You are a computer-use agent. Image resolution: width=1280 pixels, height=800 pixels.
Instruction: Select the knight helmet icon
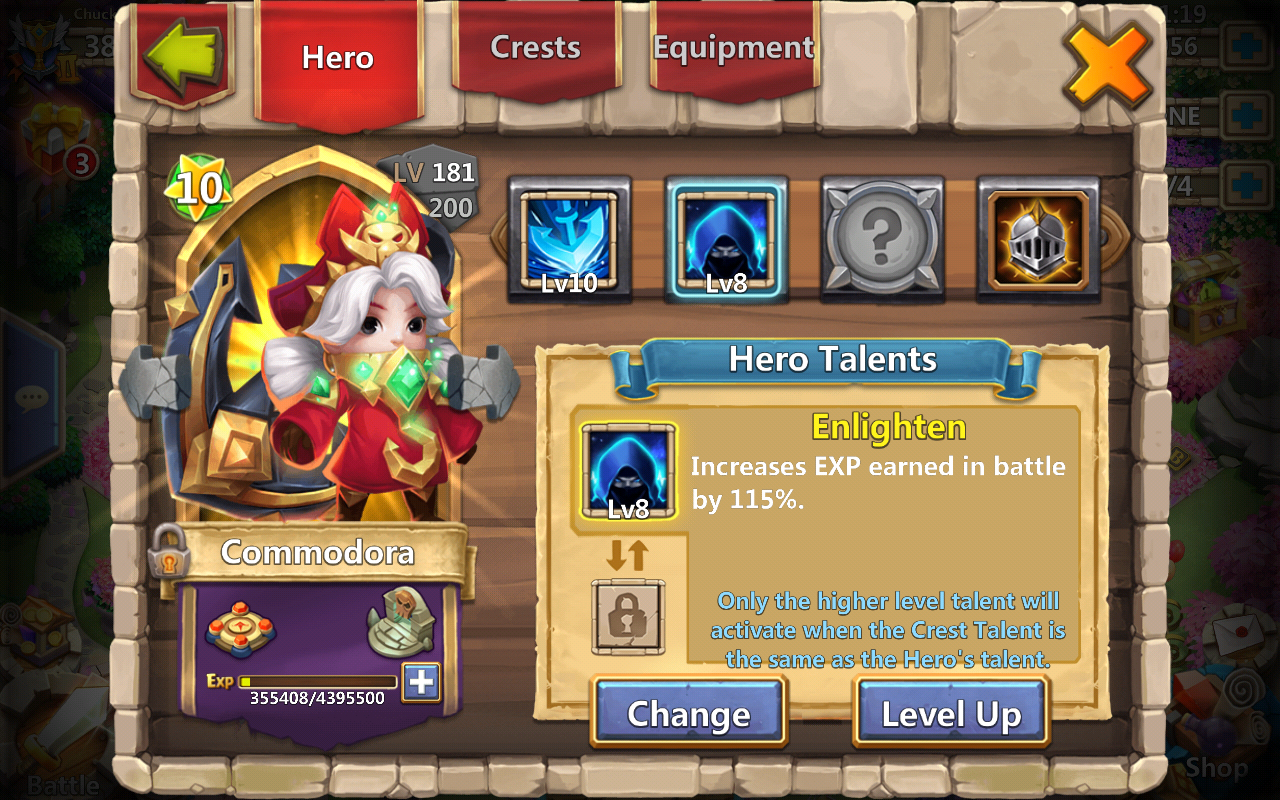point(1038,239)
